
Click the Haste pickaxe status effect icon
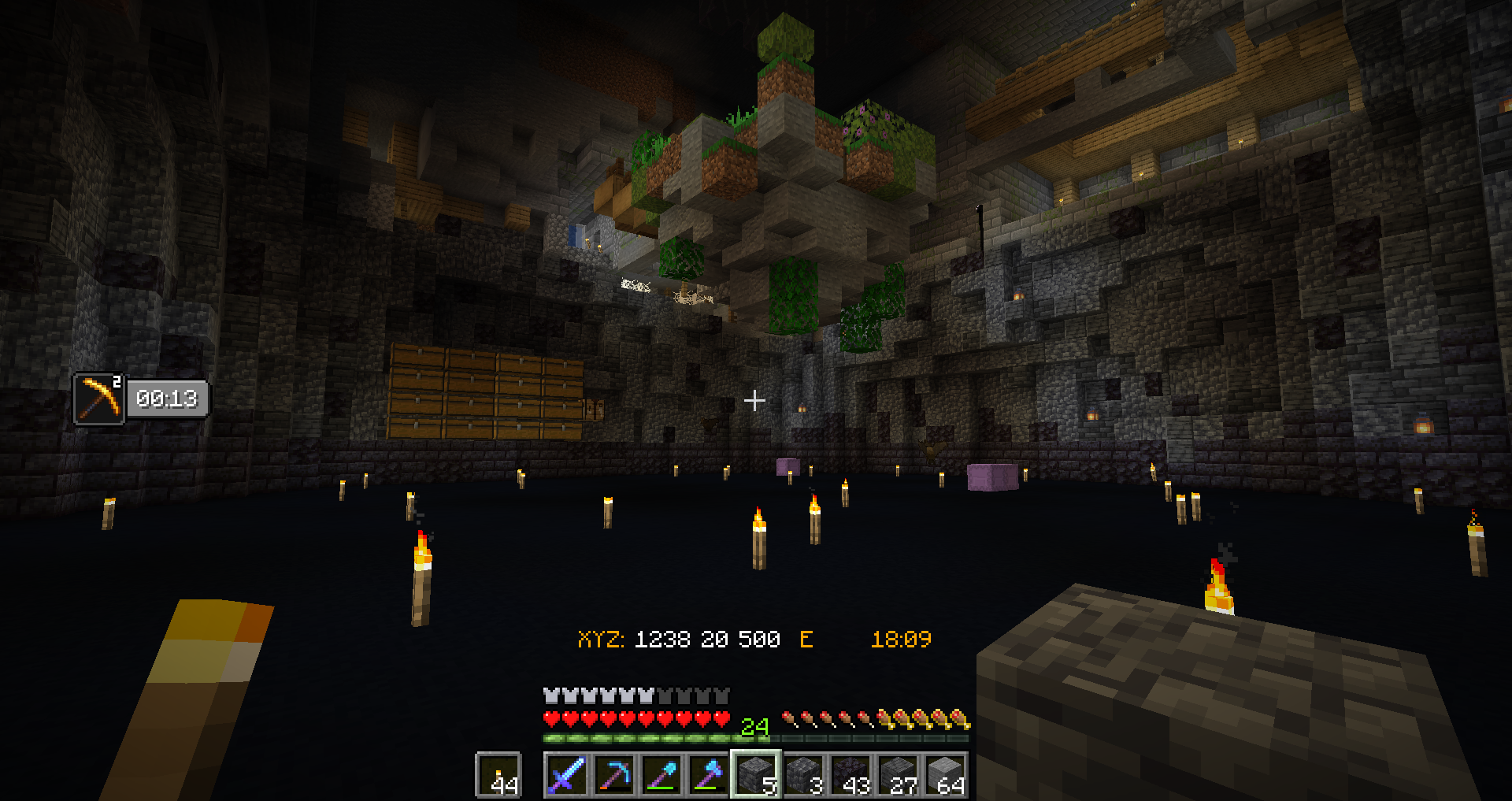(x=99, y=399)
